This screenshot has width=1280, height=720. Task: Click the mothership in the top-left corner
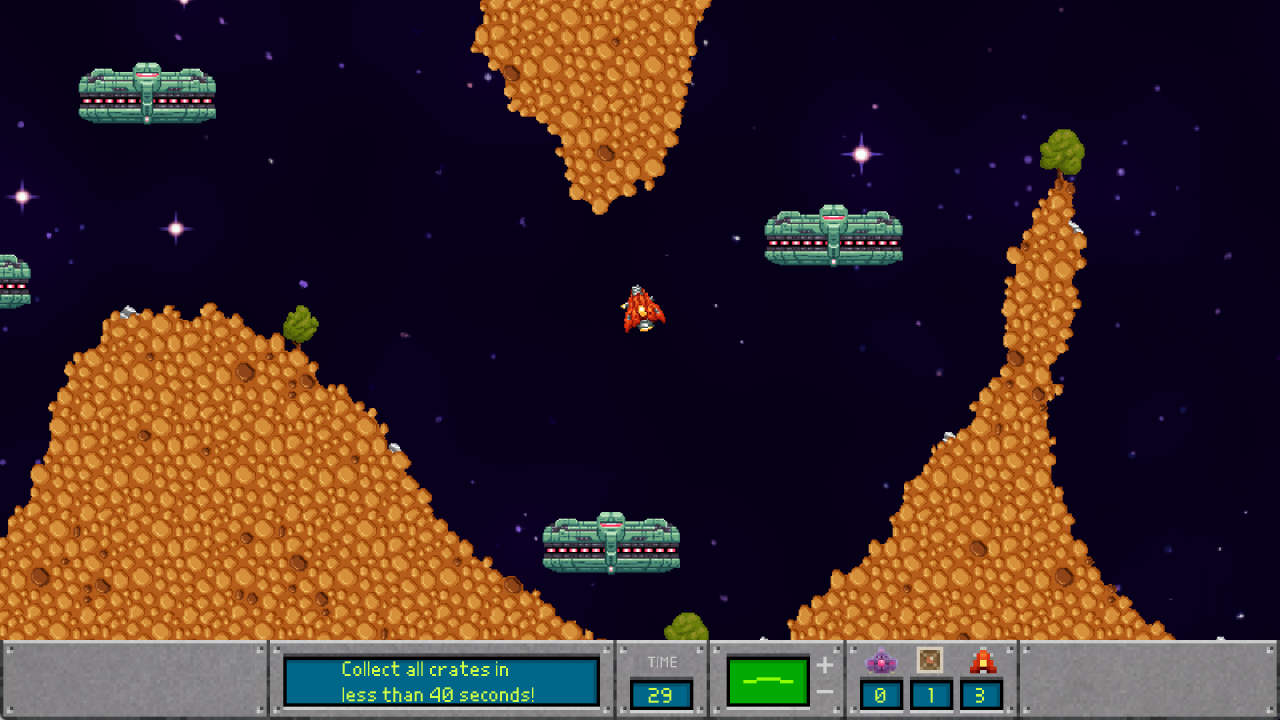tap(145, 90)
